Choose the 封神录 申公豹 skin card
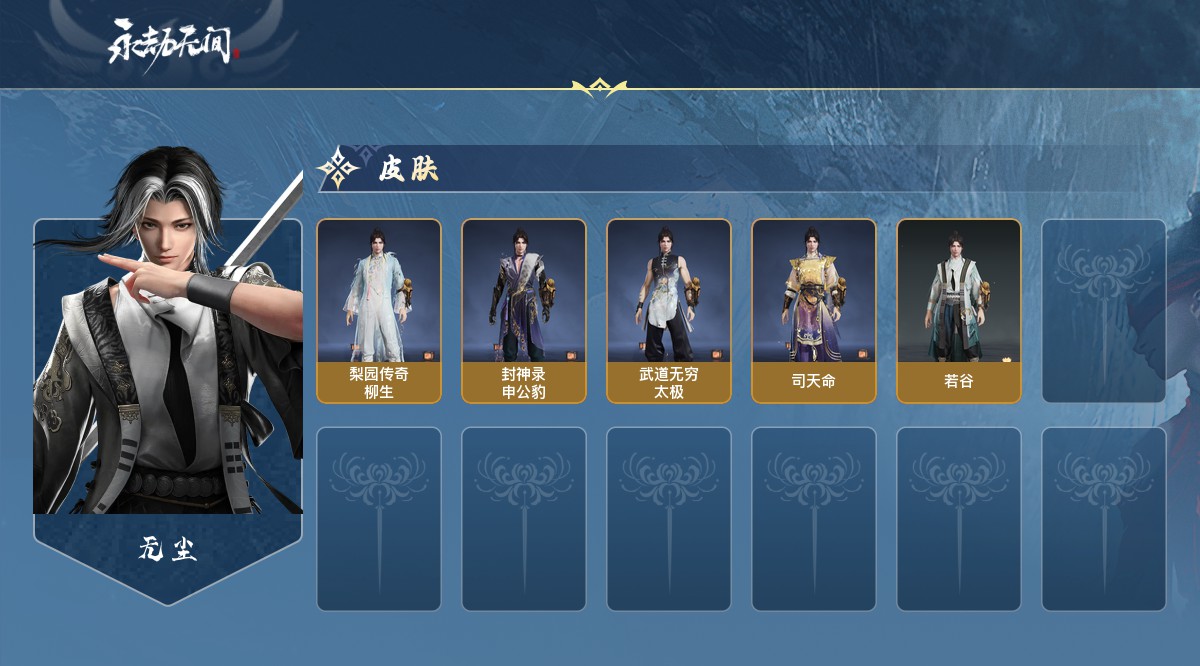Image resolution: width=1200 pixels, height=666 pixels. pyautogui.click(x=524, y=310)
